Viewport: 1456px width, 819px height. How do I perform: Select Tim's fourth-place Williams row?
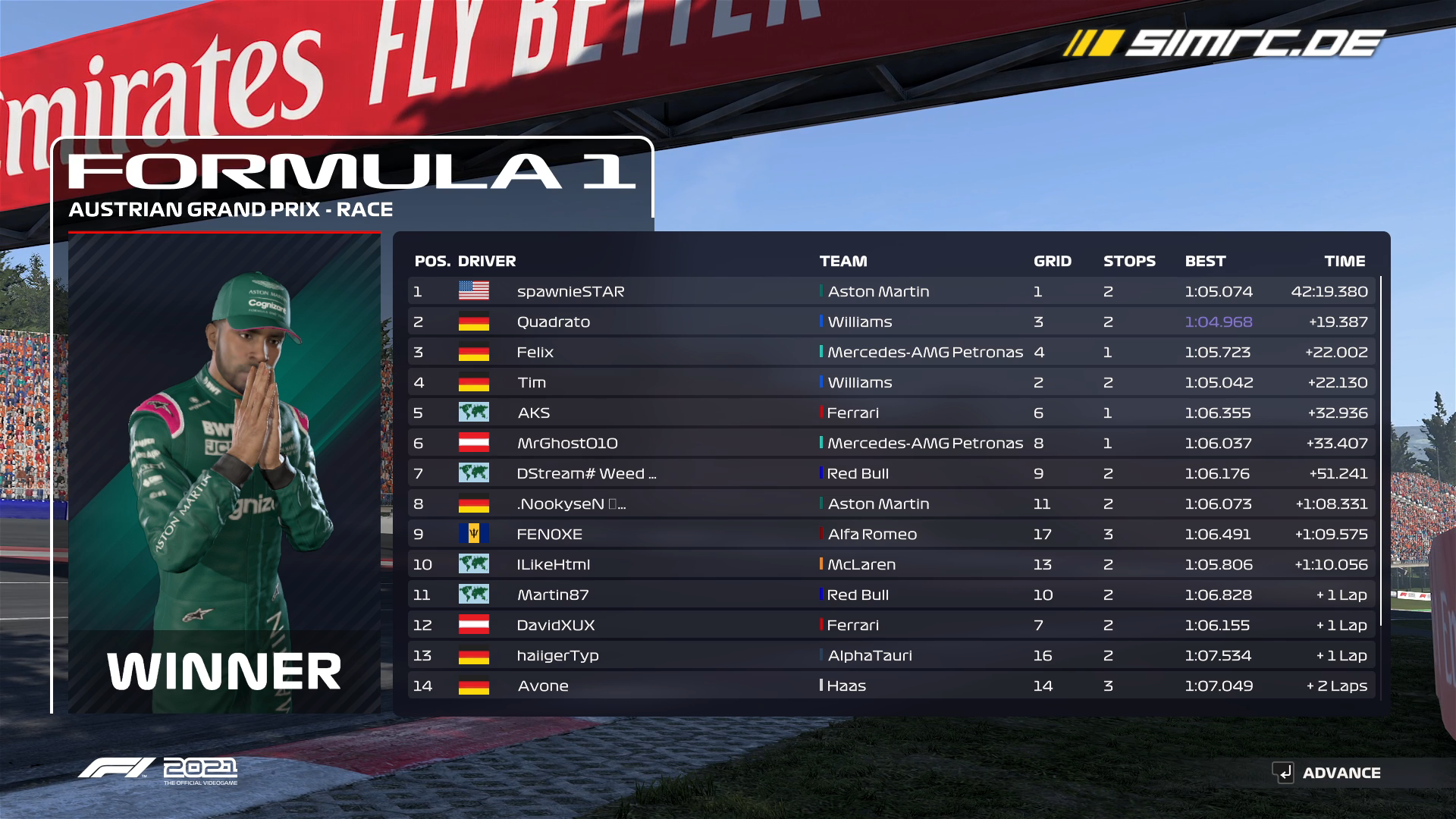[x=891, y=382]
